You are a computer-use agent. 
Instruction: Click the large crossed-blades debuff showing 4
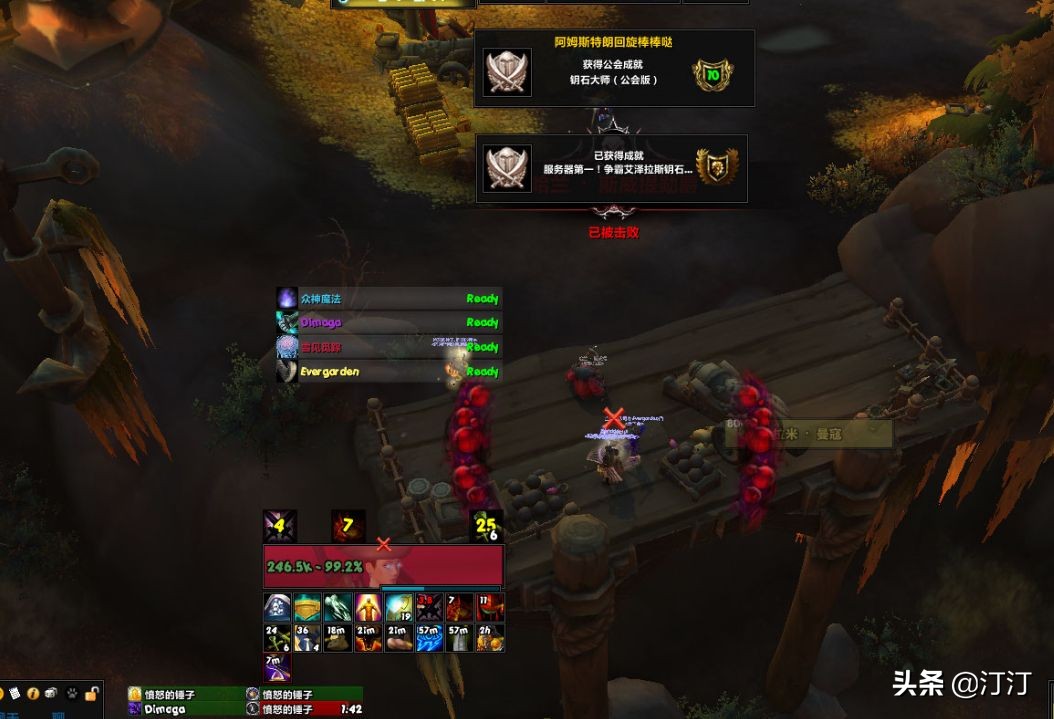279,526
